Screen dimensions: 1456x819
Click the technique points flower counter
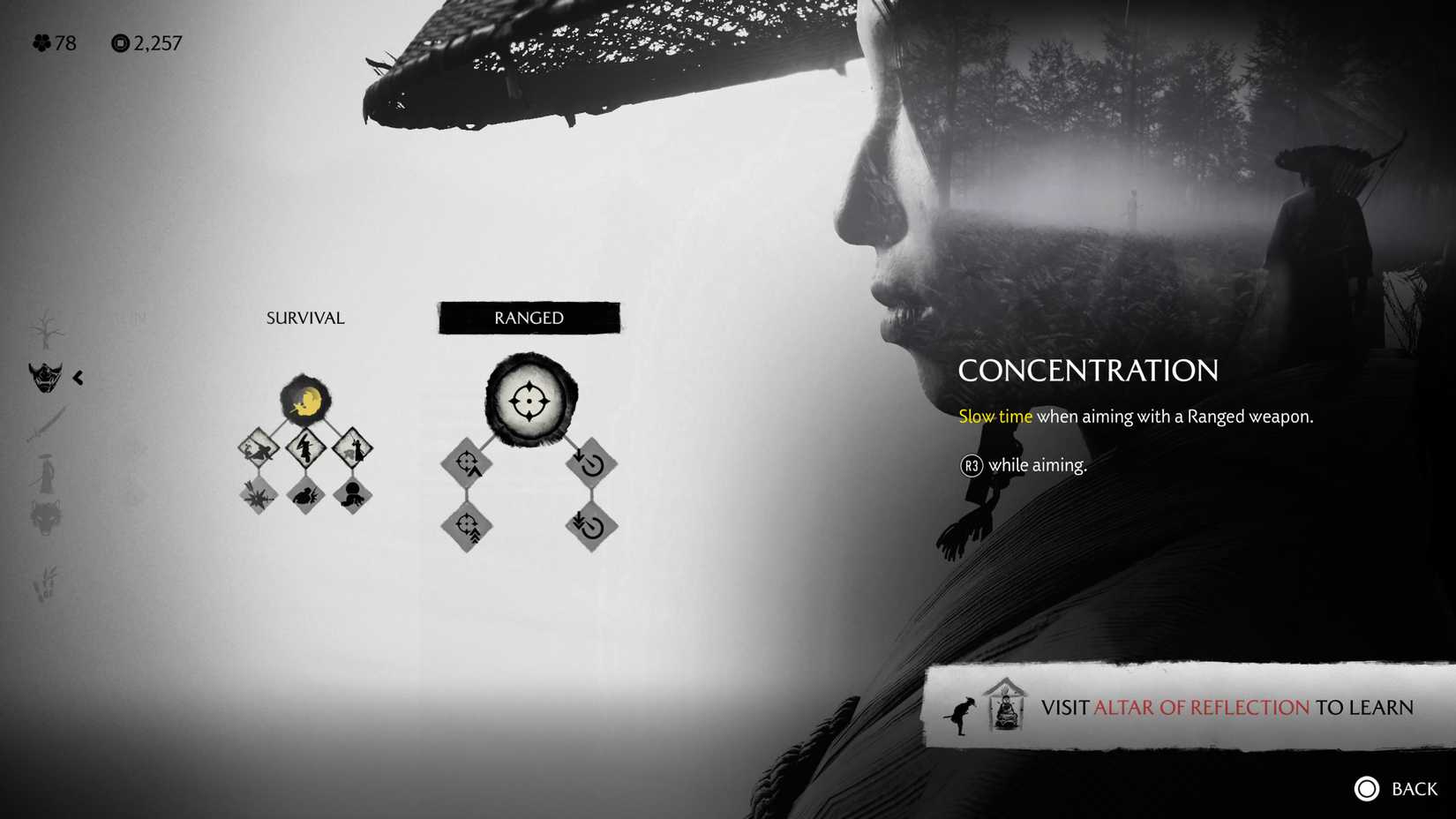click(53, 42)
